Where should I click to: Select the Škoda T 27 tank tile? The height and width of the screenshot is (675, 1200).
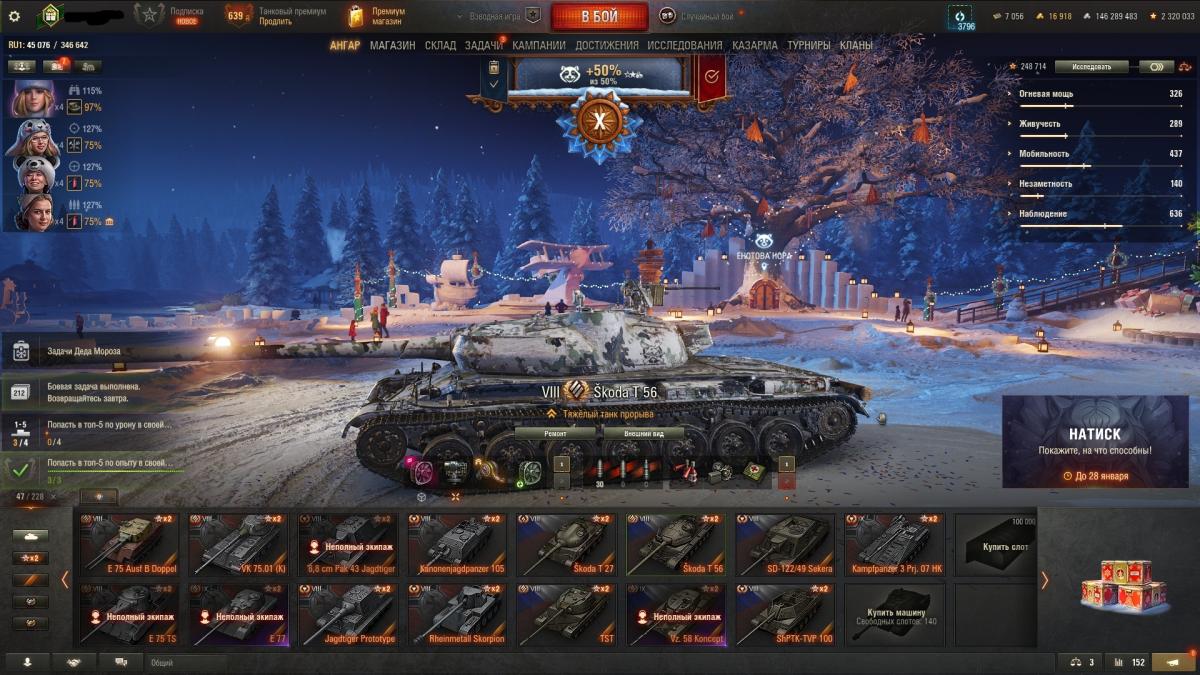pyautogui.click(x=566, y=545)
